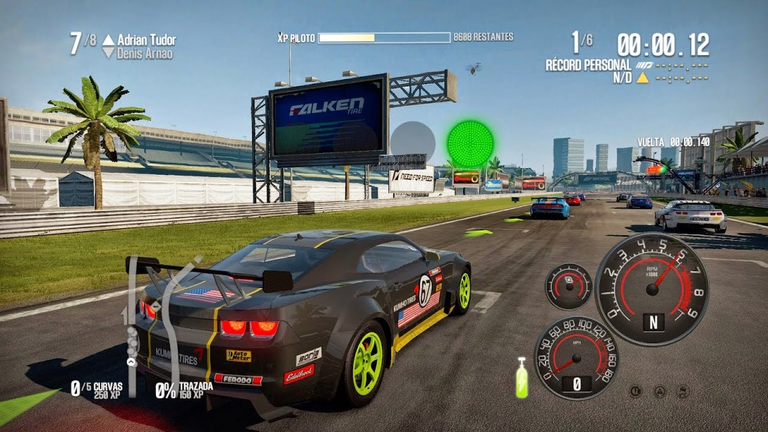Click the green nitrous bottle icon
The width and height of the screenshot is (768, 432).
[521, 379]
